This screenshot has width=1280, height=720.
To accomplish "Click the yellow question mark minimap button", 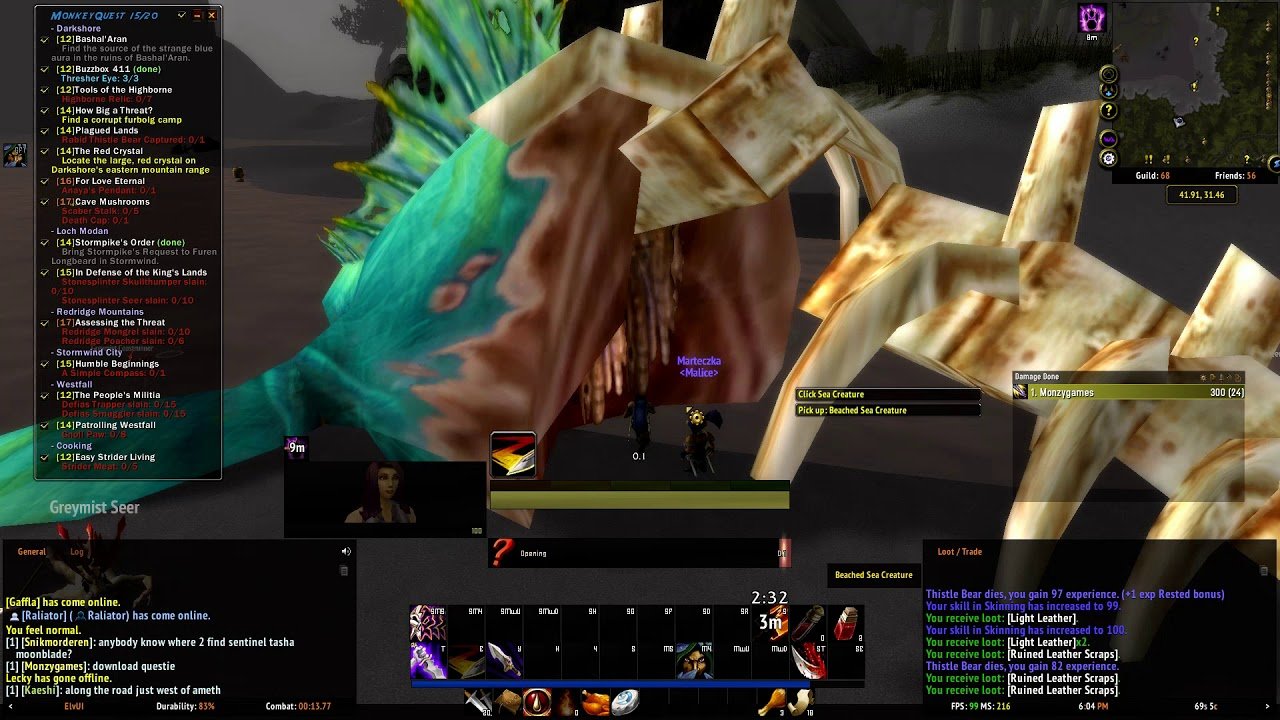I will click(x=1108, y=111).
